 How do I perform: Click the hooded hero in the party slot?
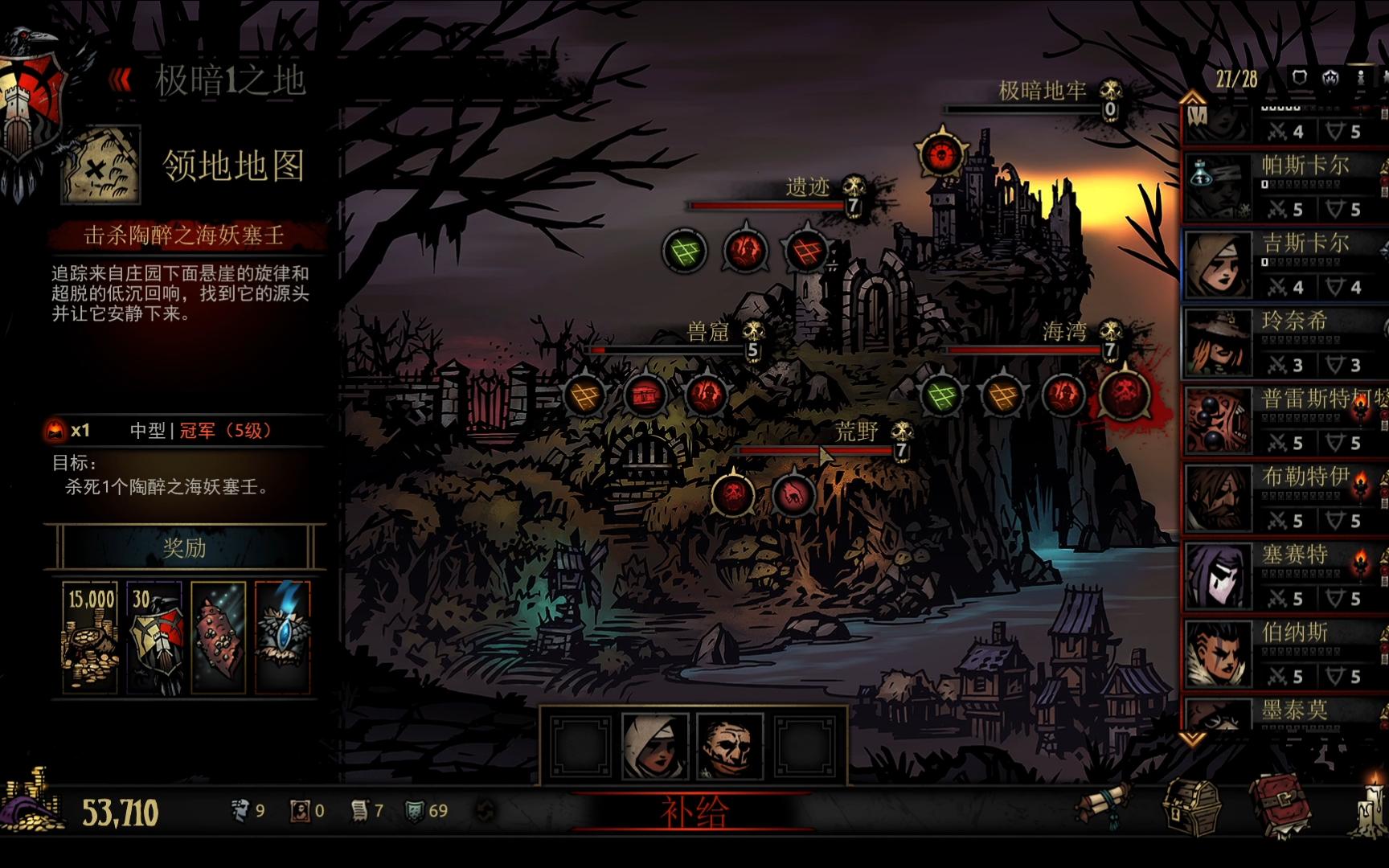click(655, 747)
